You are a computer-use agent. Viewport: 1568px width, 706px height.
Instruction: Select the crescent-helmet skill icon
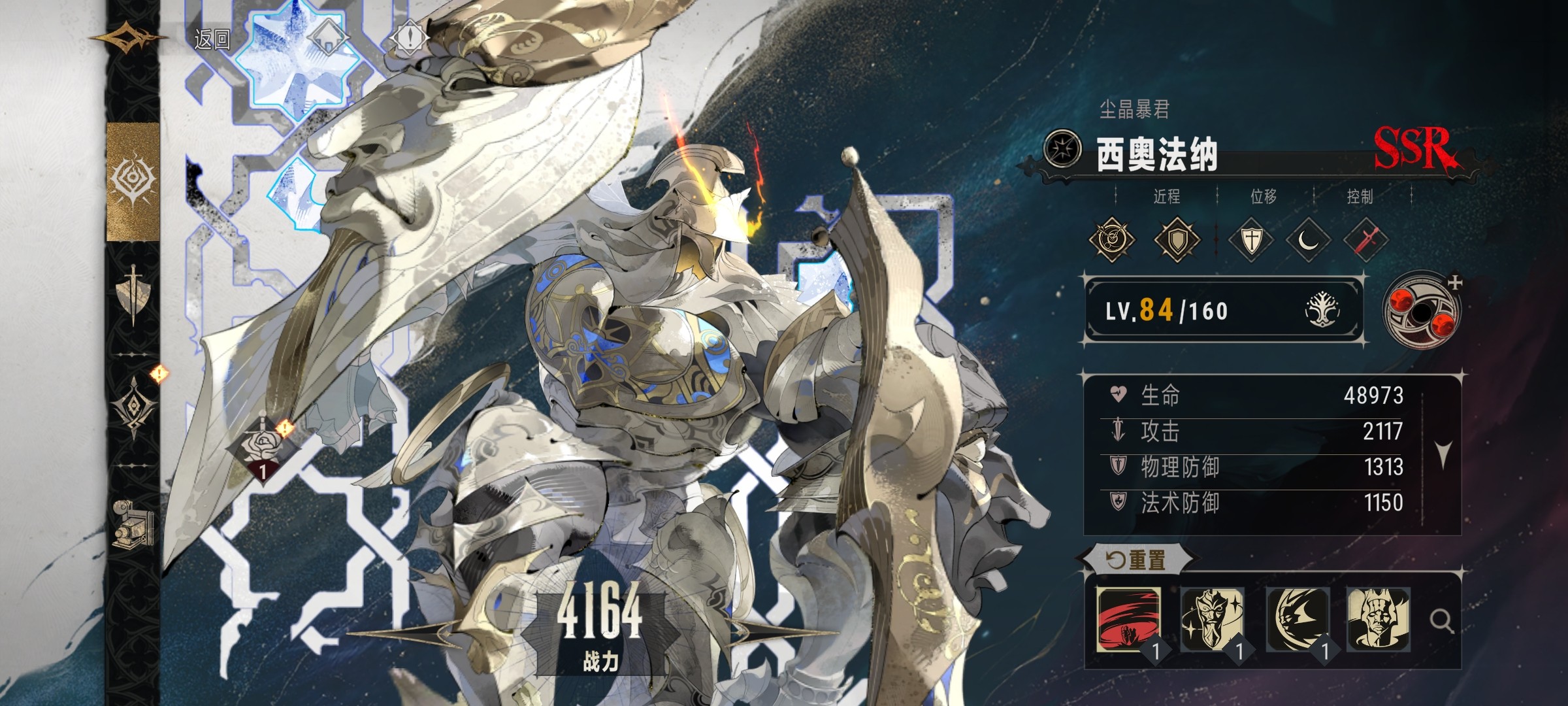click(1297, 619)
